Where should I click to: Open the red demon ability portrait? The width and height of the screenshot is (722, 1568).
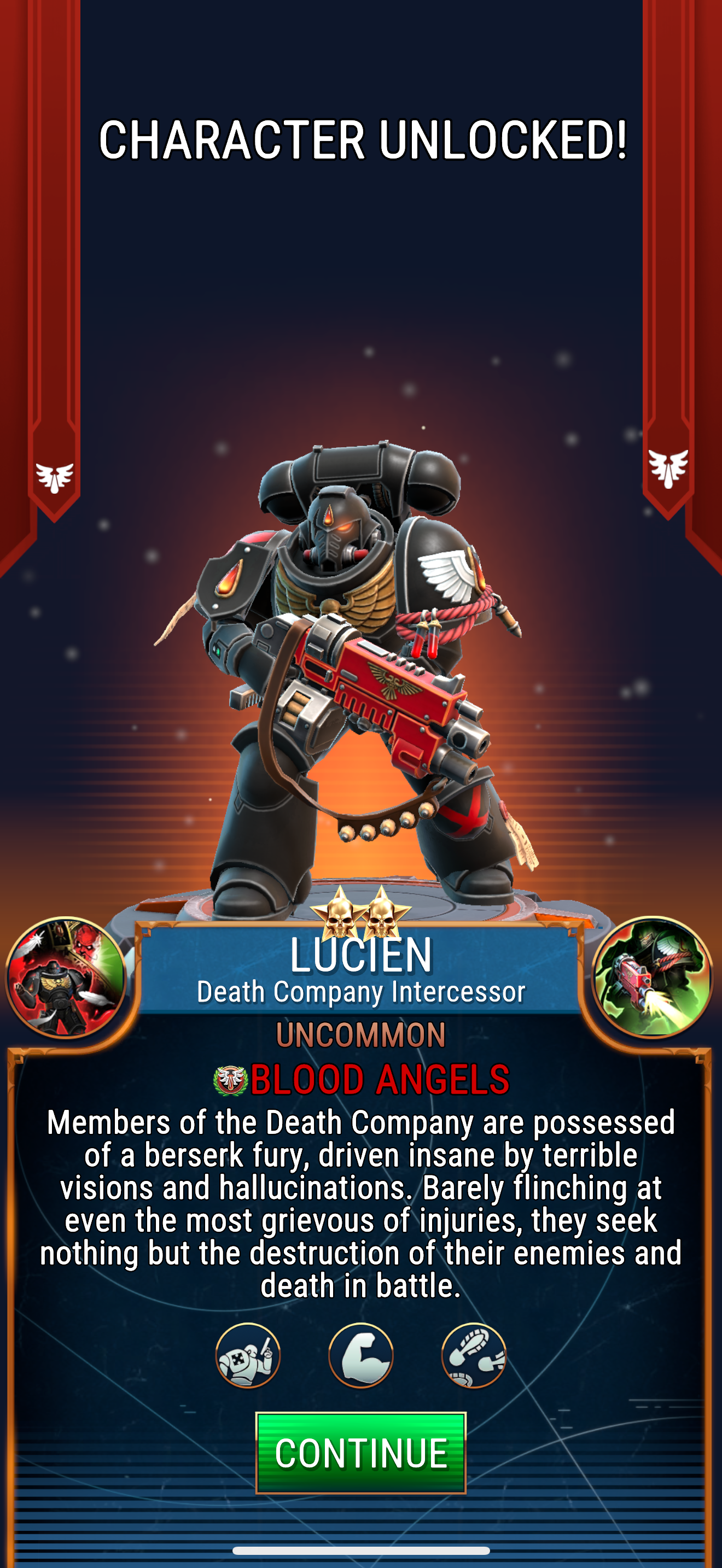point(66,977)
